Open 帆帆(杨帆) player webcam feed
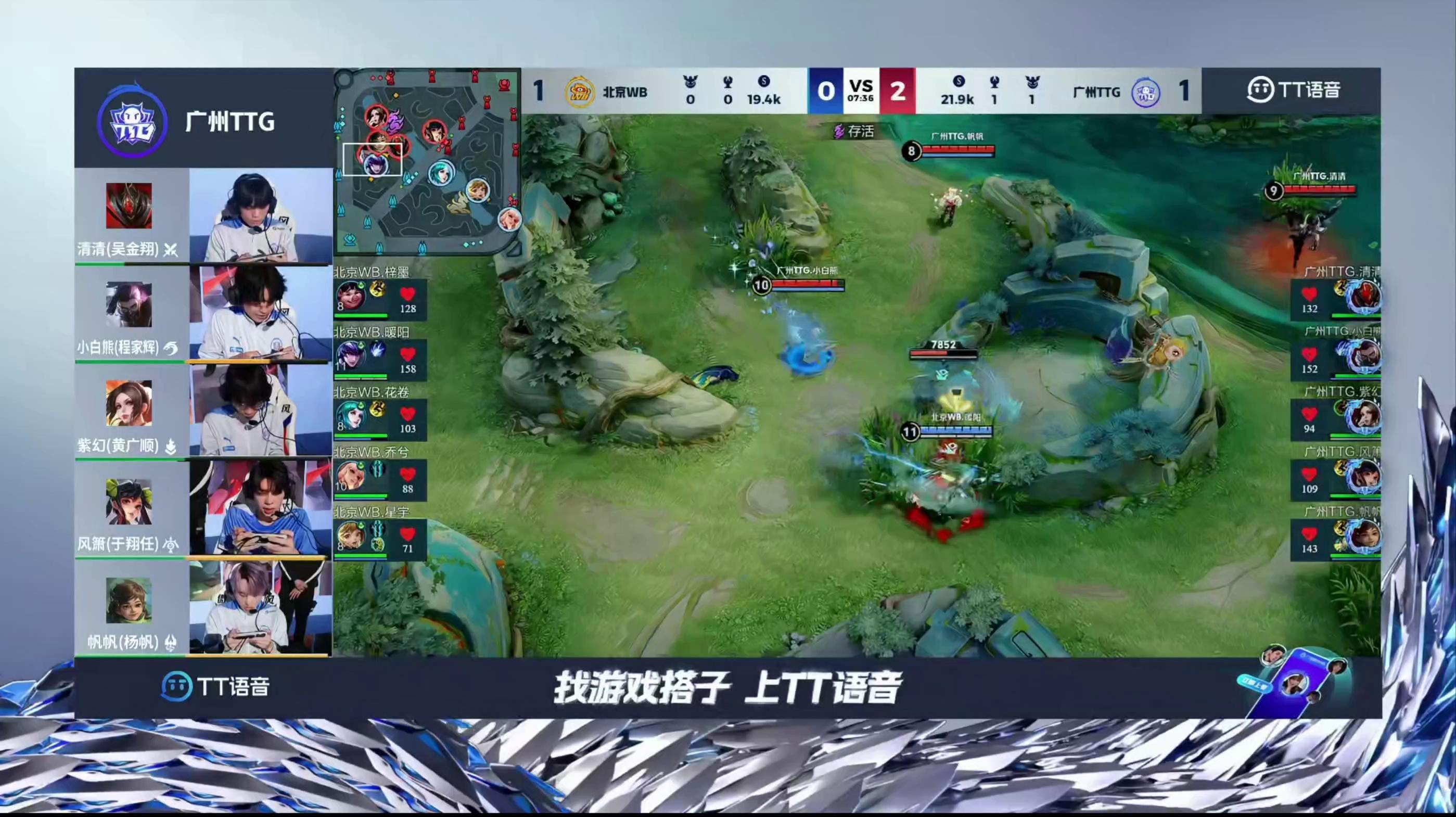 point(260,608)
